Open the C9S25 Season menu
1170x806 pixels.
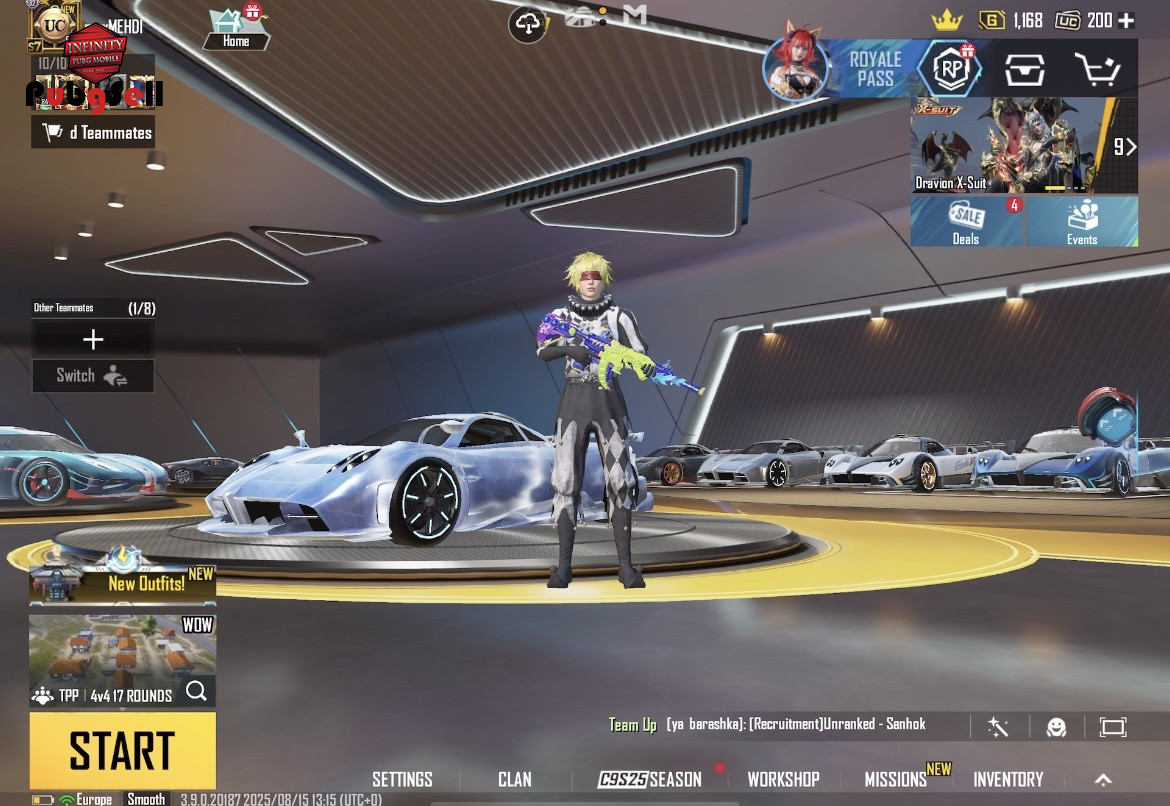coord(650,780)
